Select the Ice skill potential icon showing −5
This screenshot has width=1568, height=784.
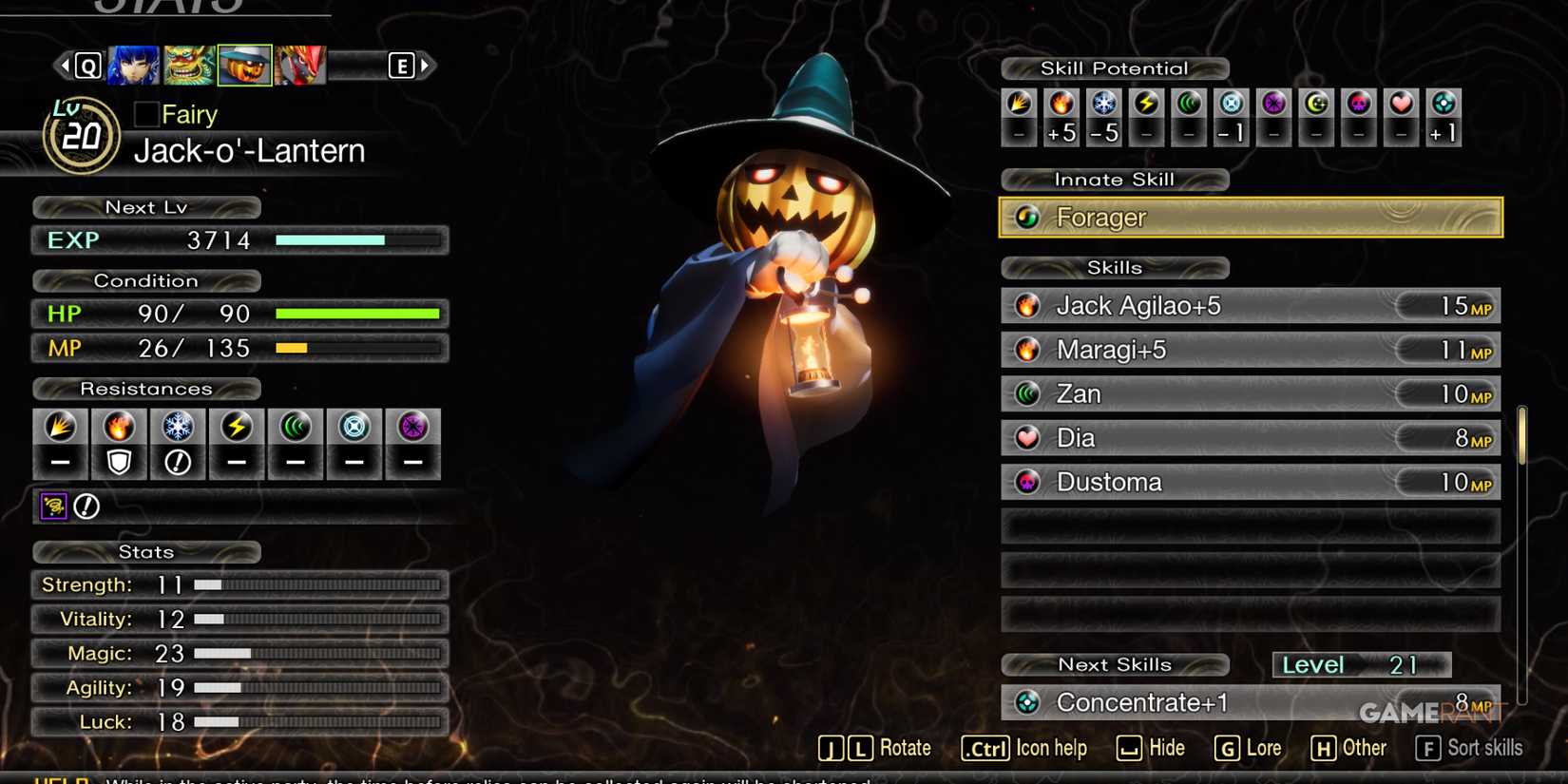tap(1103, 116)
